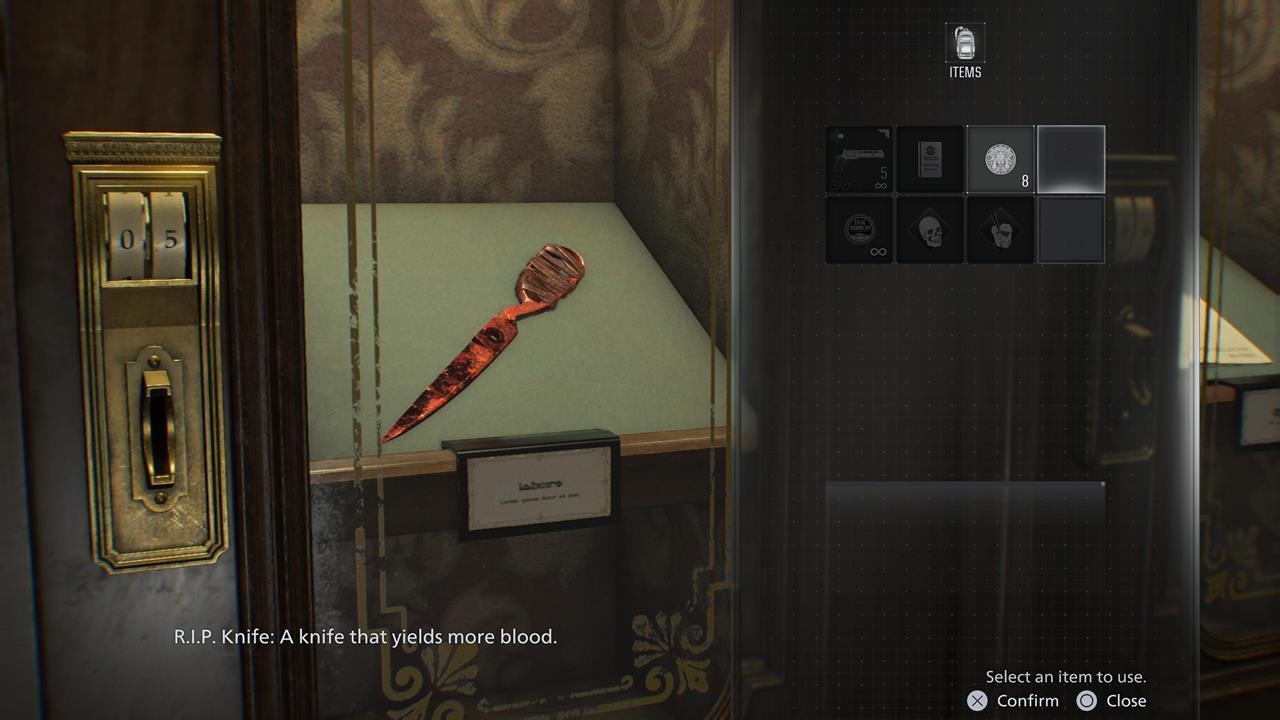The height and width of the screenshot is (720, 1280).
Task: Select the antique coin slot
Action: (x=1000, y=159)
